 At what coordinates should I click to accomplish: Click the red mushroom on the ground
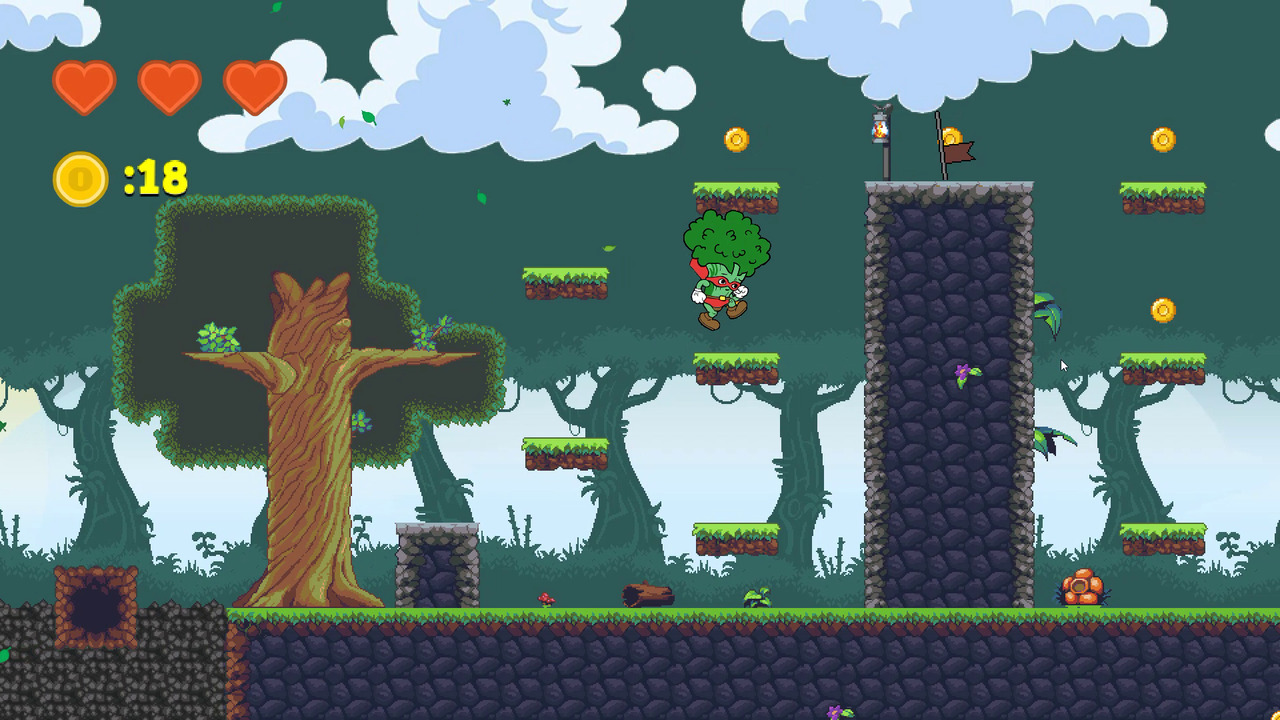[545, 596]
